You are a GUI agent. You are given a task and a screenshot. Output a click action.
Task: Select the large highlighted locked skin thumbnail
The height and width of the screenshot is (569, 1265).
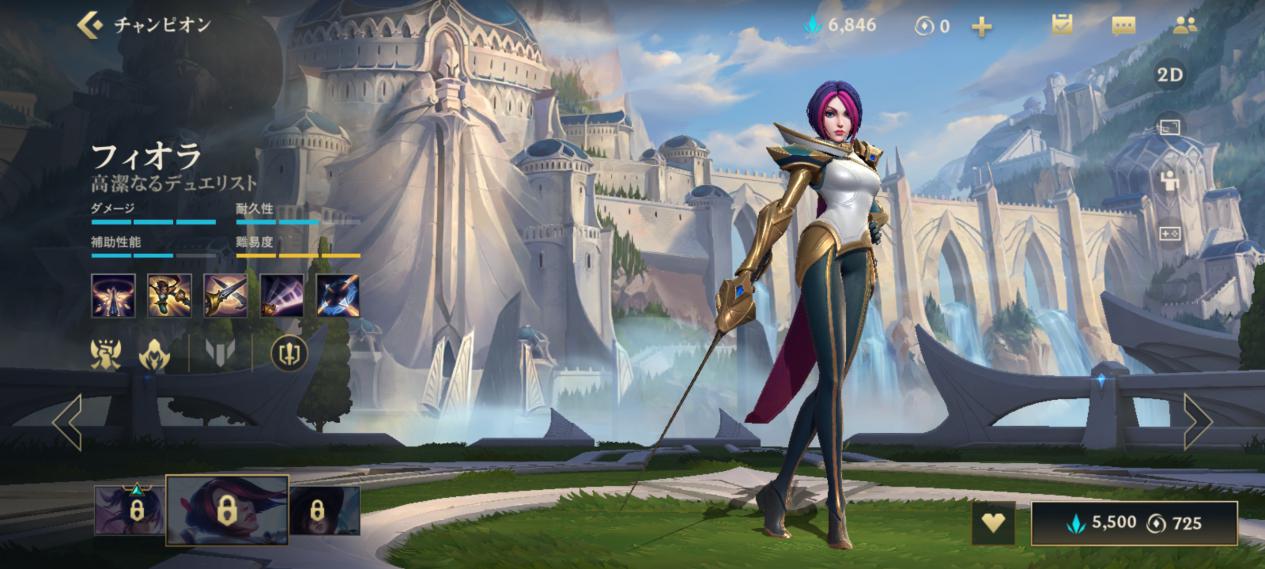click(227, 510)
